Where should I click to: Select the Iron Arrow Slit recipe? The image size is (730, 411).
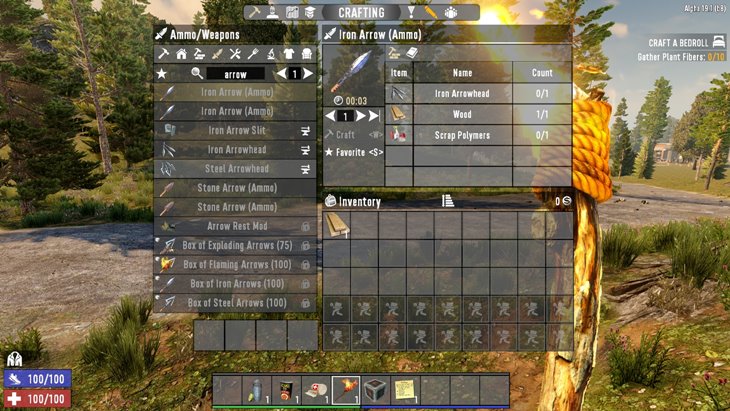[x=236, y=130]
